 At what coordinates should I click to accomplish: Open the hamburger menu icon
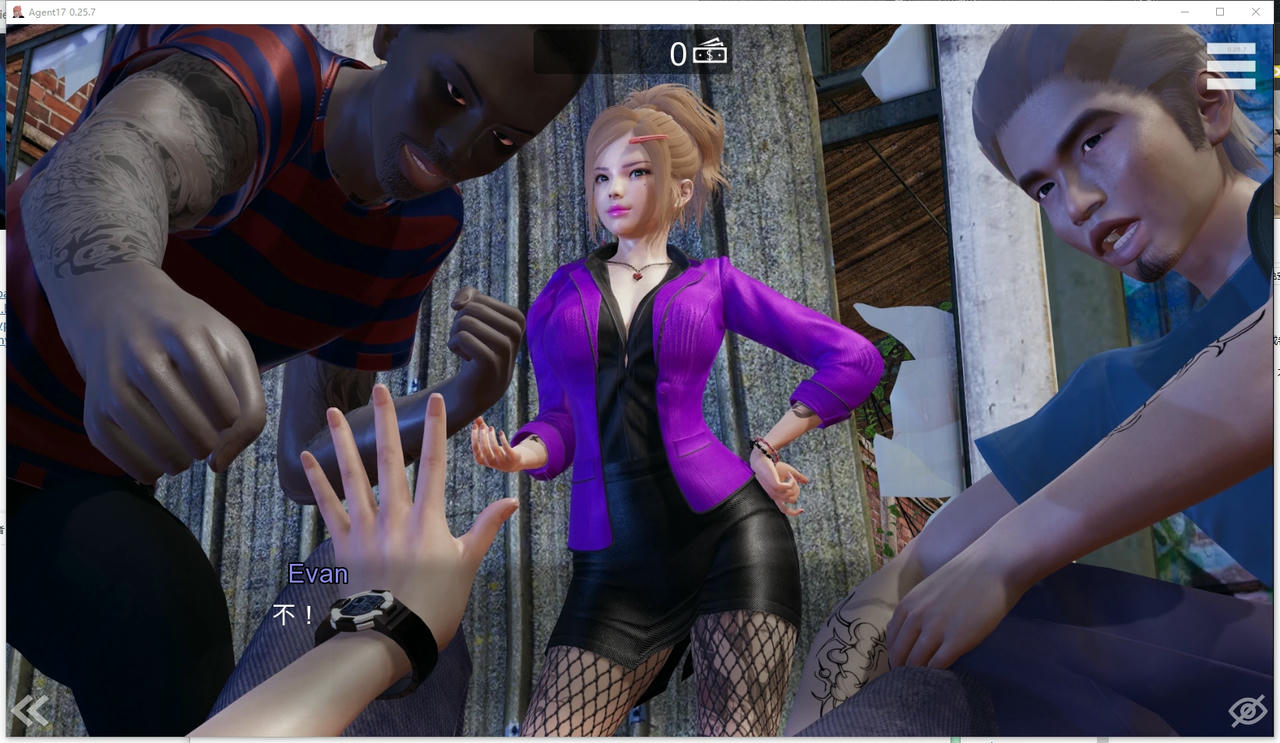coord(1230,67)
